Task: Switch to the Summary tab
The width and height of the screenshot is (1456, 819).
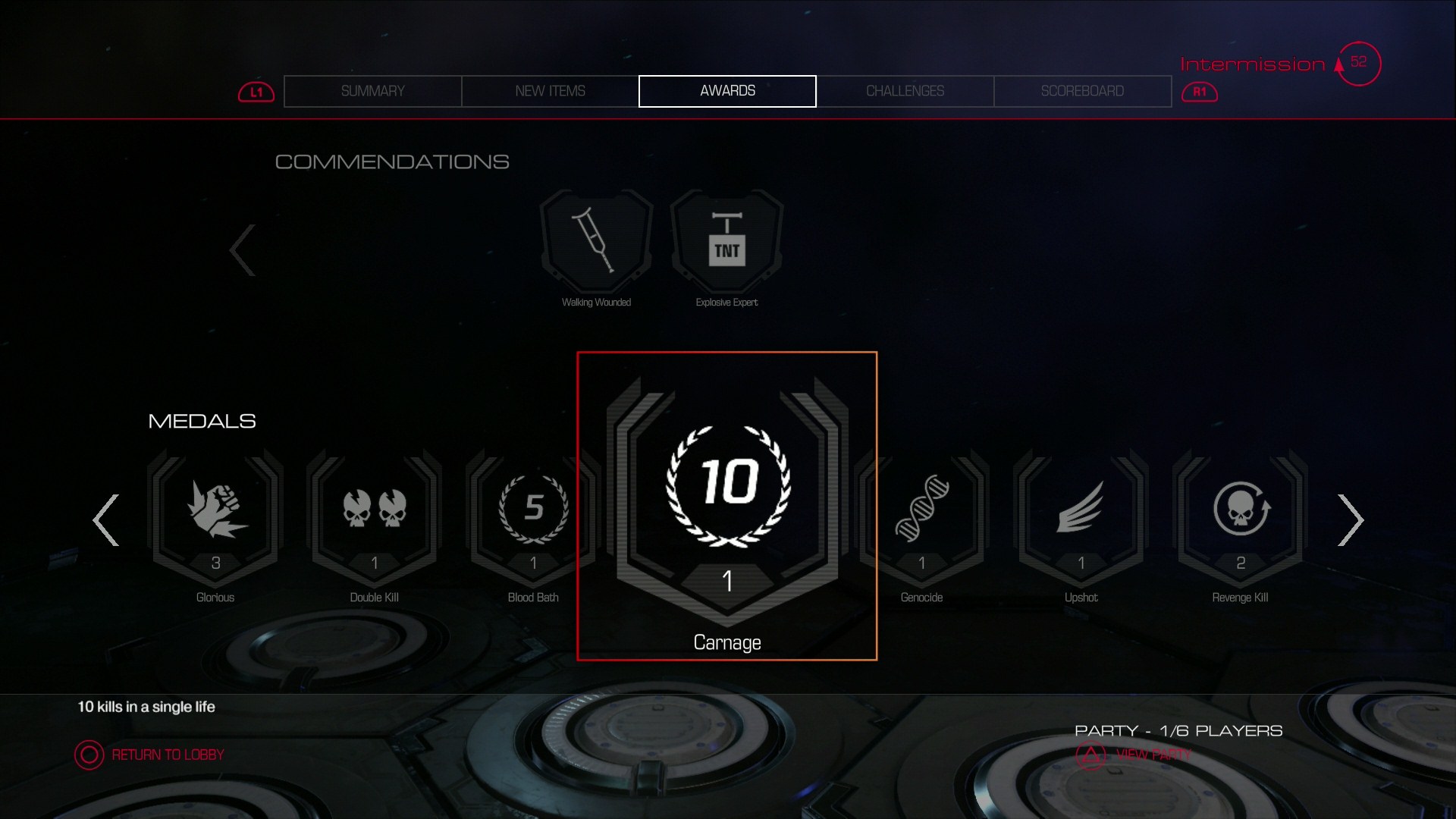Action: (x=372, y=91)
